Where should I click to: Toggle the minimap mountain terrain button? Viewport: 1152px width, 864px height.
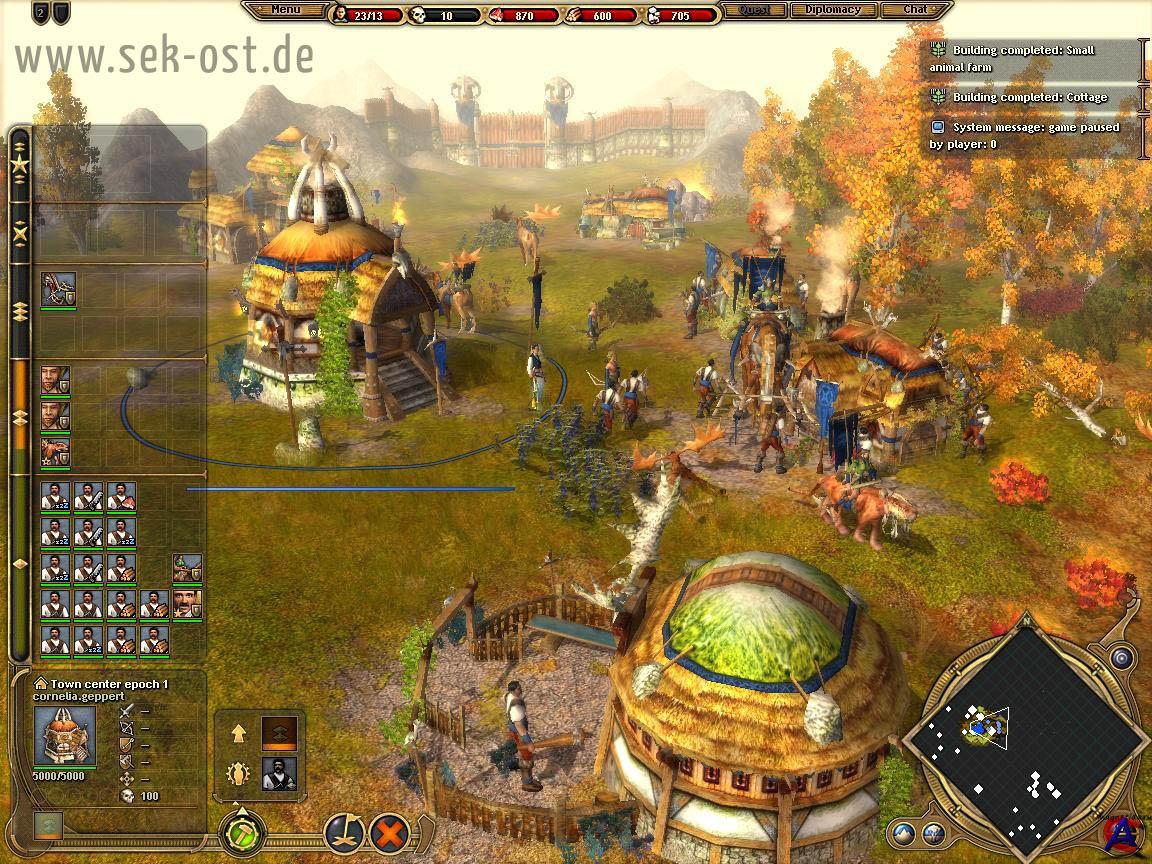point(904,832)
